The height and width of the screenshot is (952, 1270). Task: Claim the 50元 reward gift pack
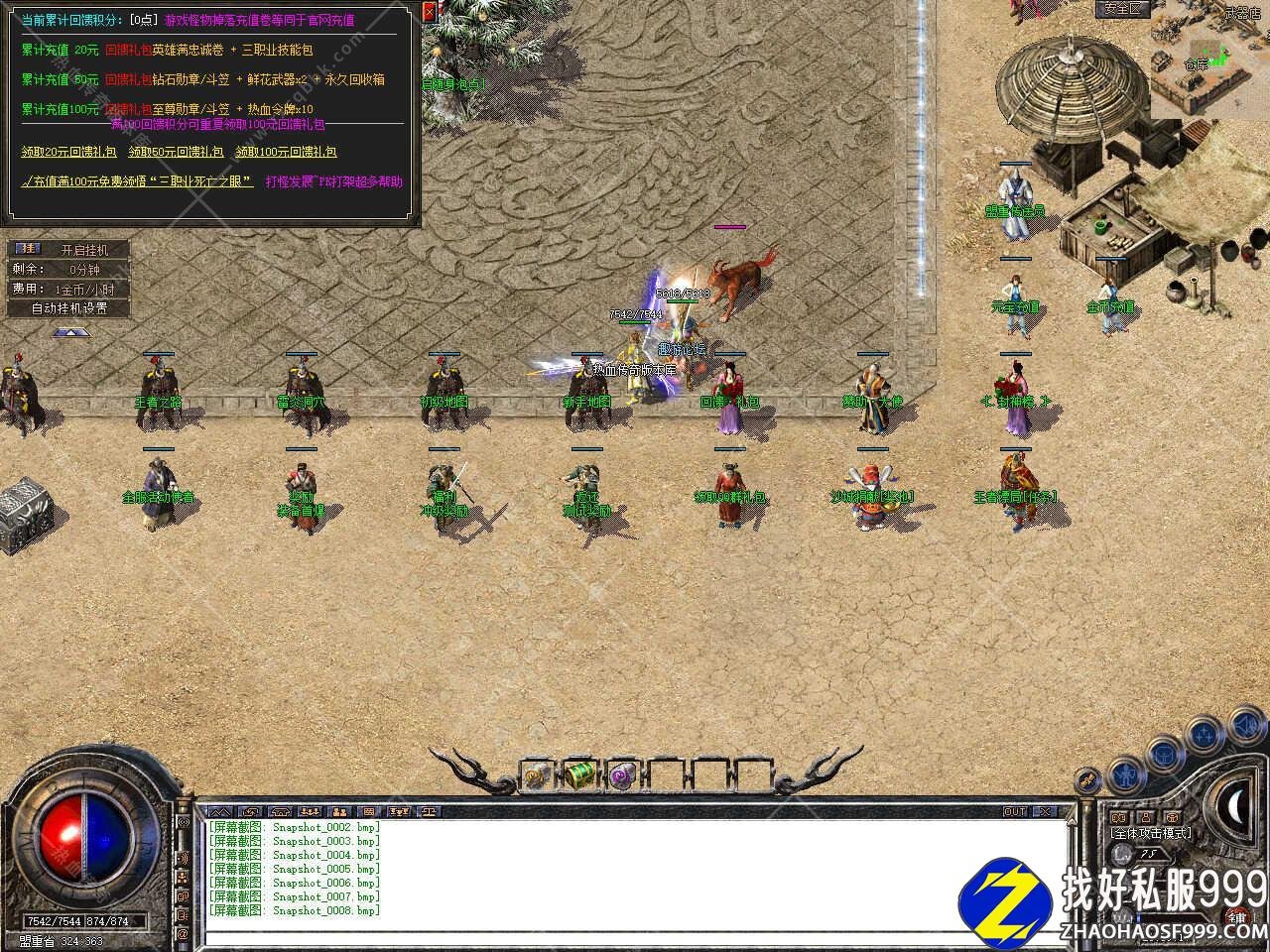pos(176,152)
